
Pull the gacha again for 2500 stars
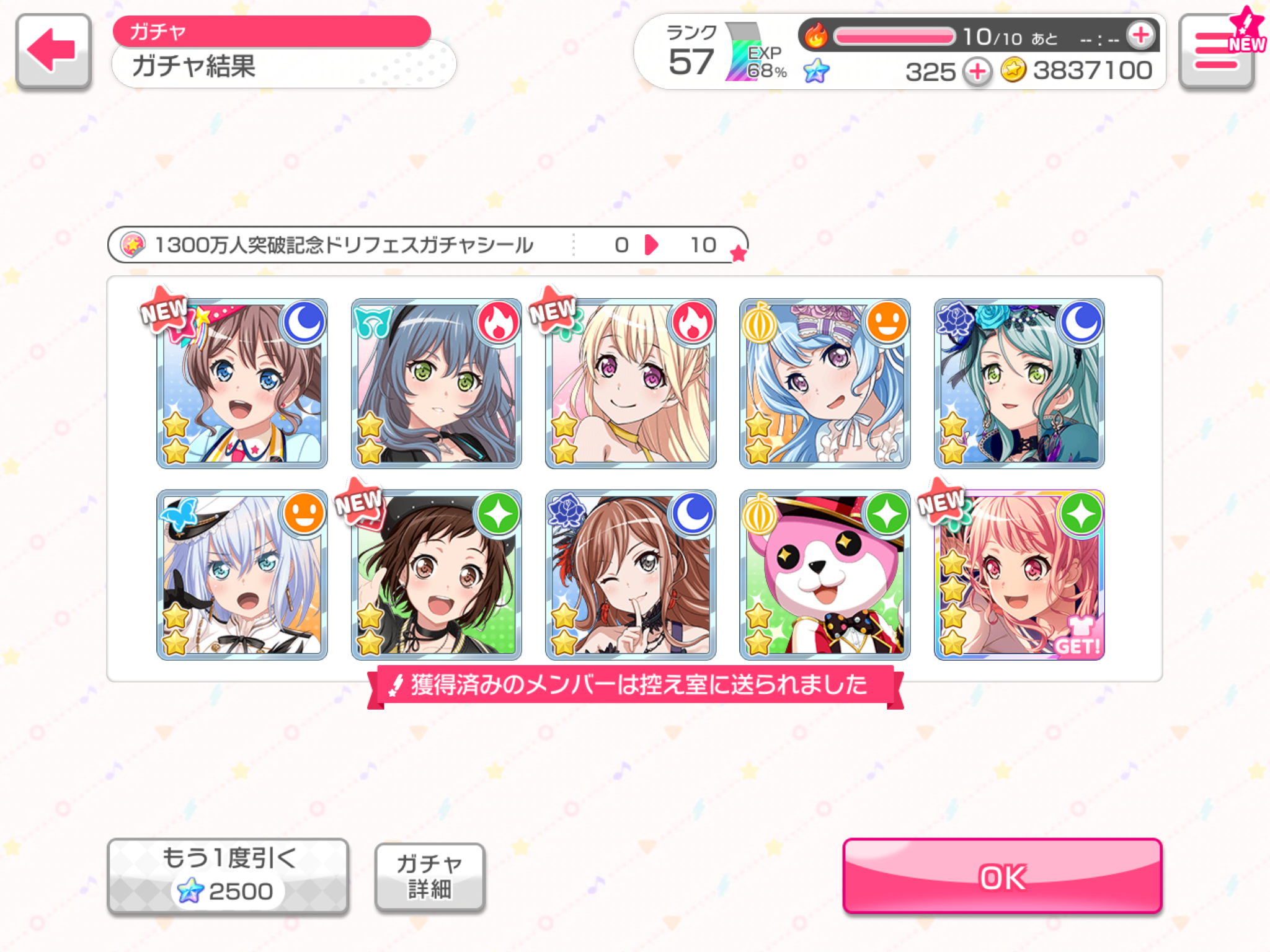[x=228, y=876]
